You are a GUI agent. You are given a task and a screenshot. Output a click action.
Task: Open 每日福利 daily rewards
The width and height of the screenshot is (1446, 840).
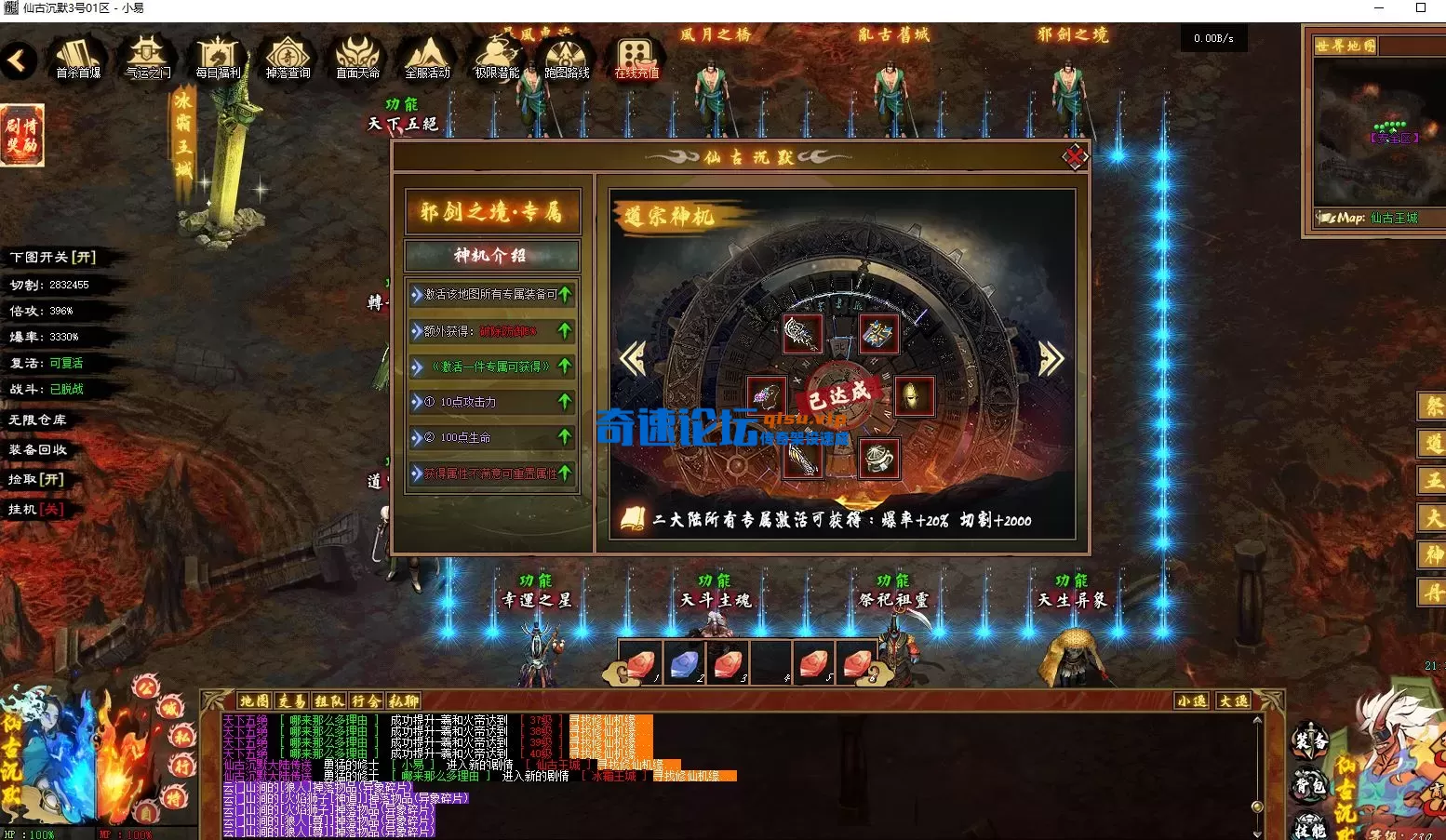(x=218, y=59)
